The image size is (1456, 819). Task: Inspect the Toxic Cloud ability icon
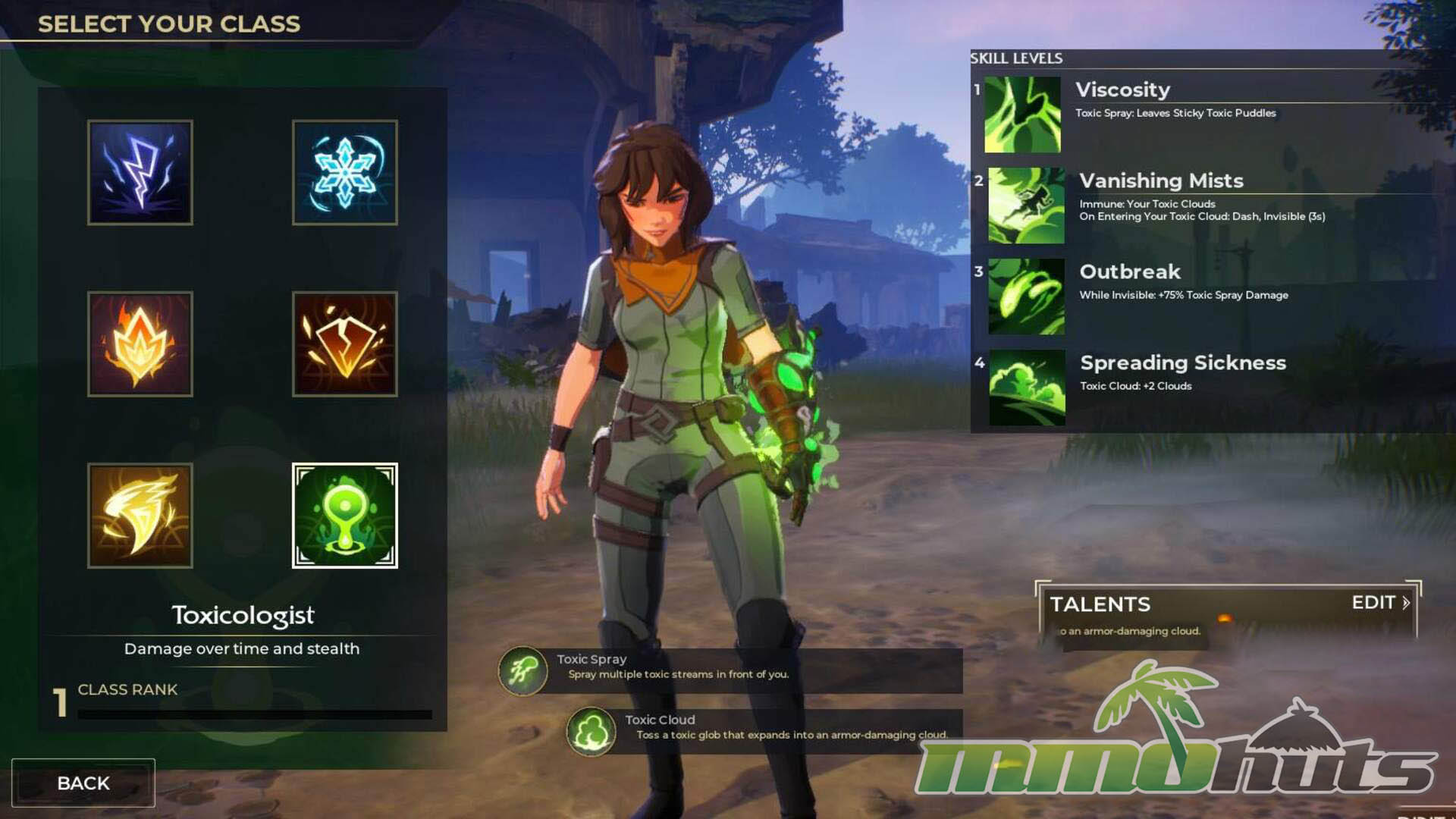[x=591, y=732]
